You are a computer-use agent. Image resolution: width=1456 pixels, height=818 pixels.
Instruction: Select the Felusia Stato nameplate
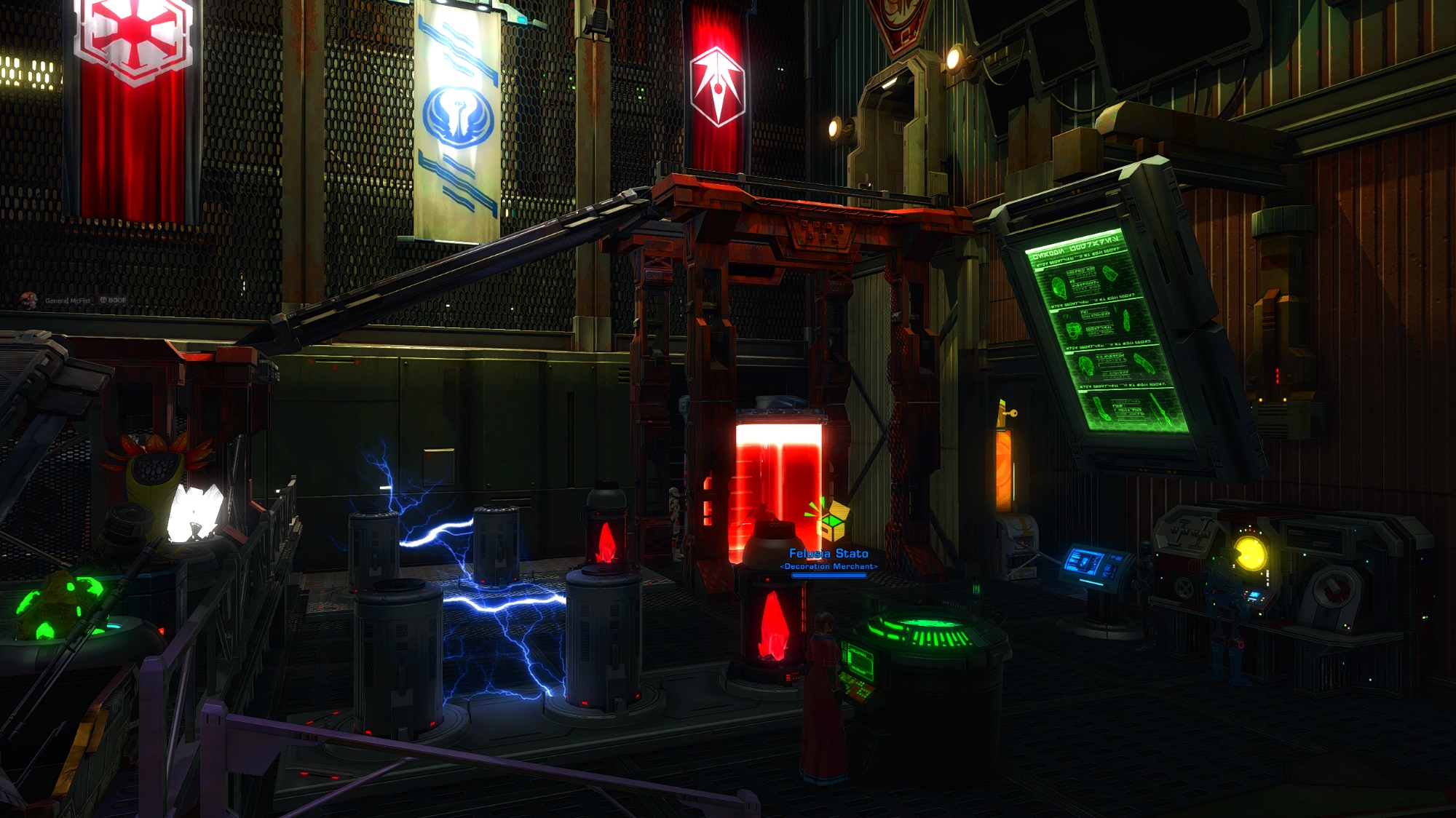pos(828,554)
